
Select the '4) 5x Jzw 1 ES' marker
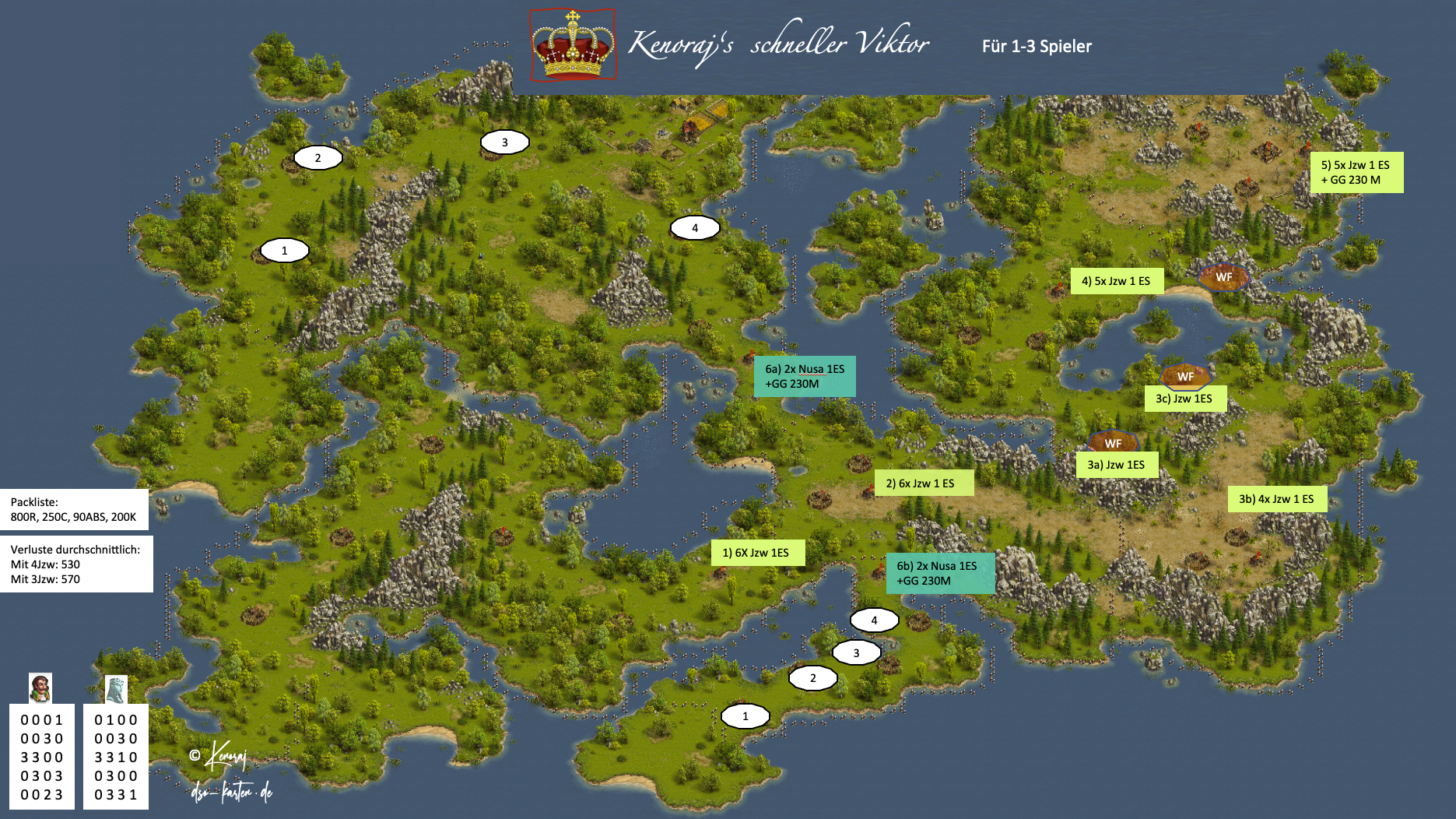1116,281
